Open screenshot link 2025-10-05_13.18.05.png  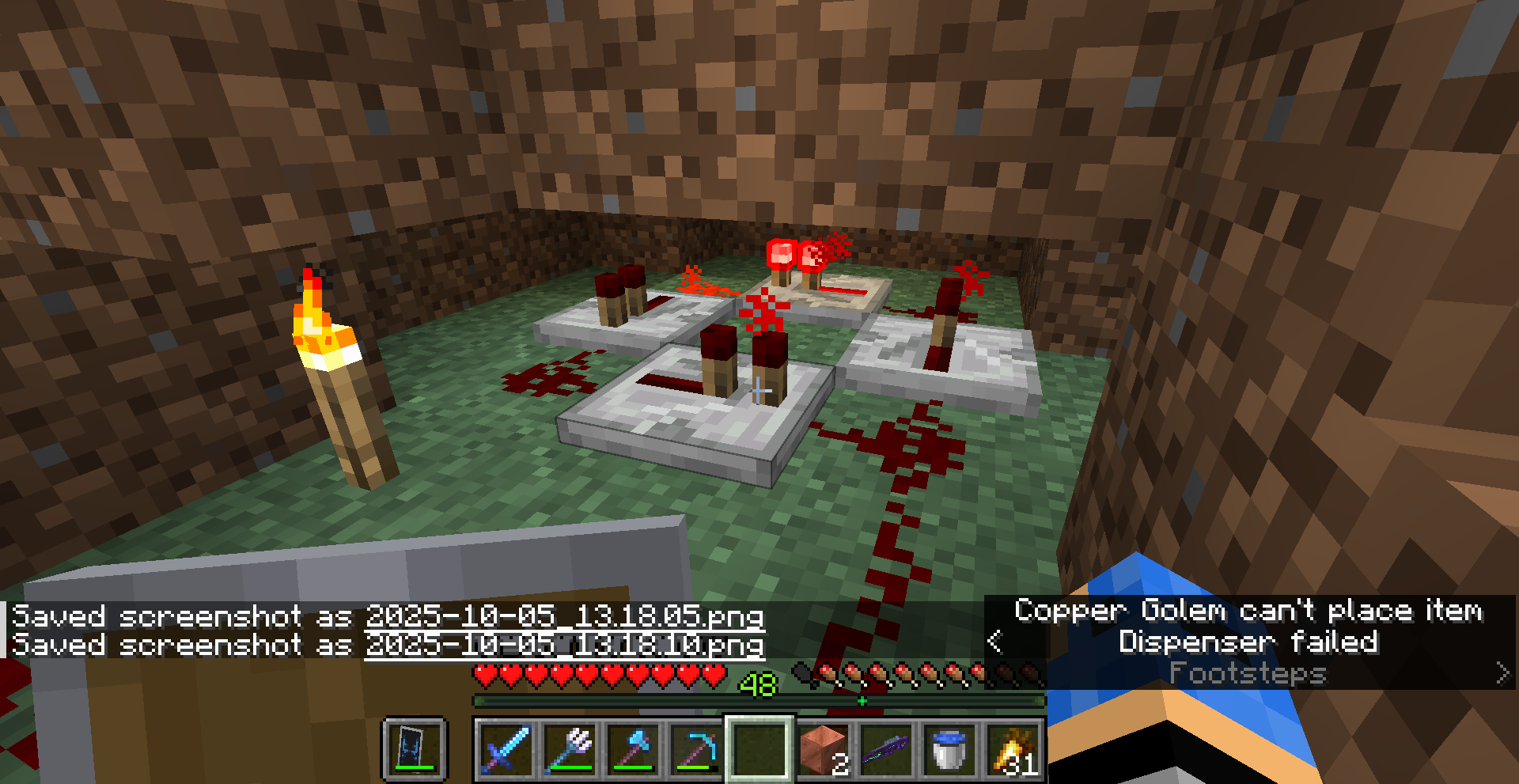564,616
